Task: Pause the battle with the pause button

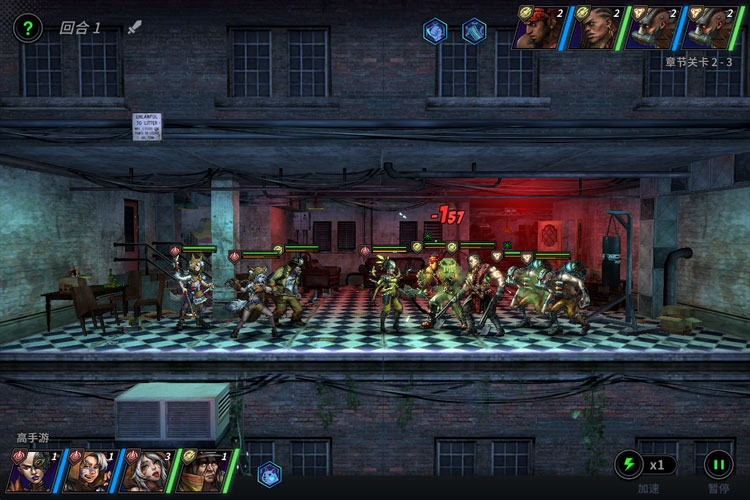Action: point(718,464)
